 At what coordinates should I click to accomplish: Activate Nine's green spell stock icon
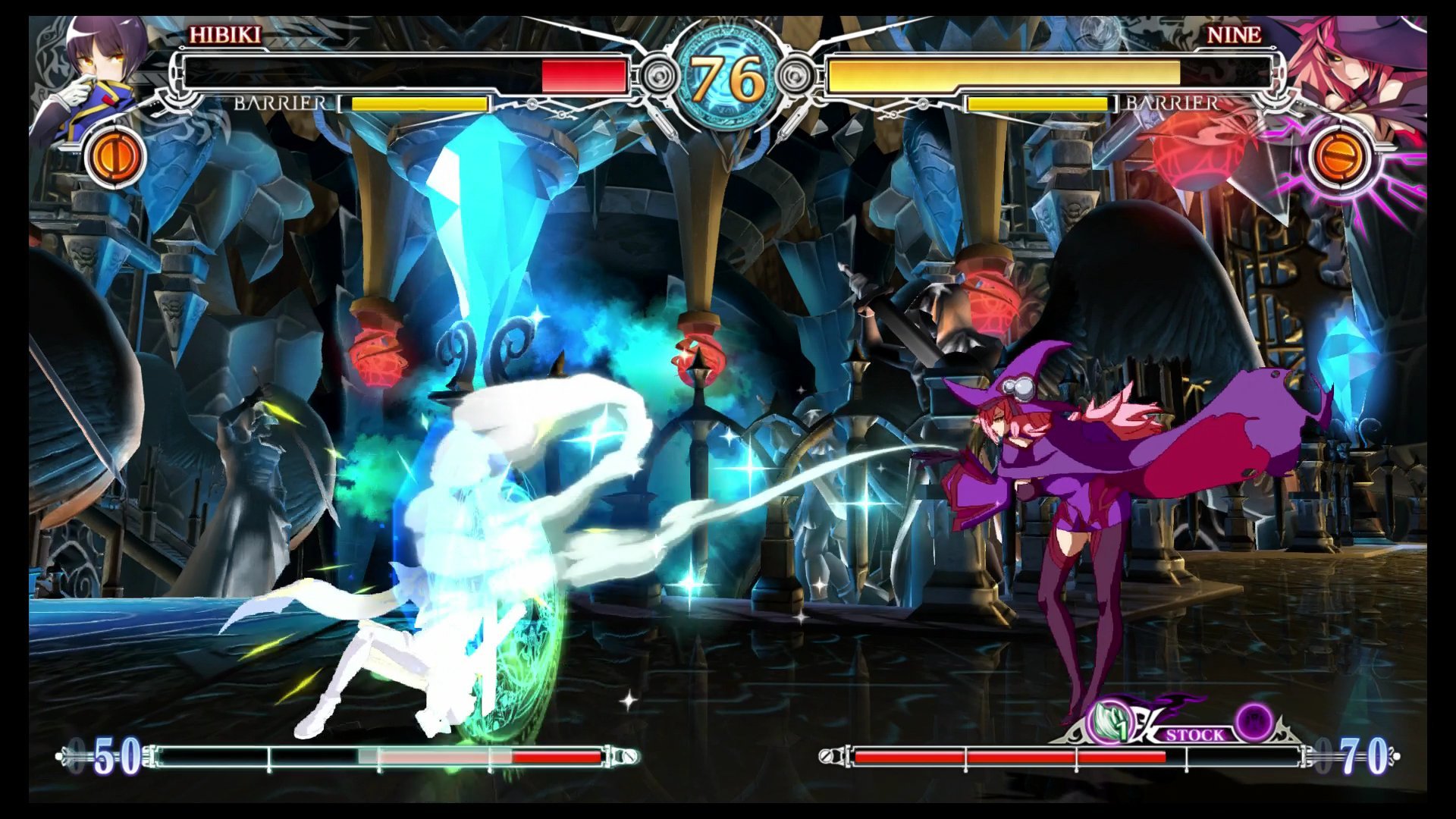pyautogui.click(x=1109, y=723)
